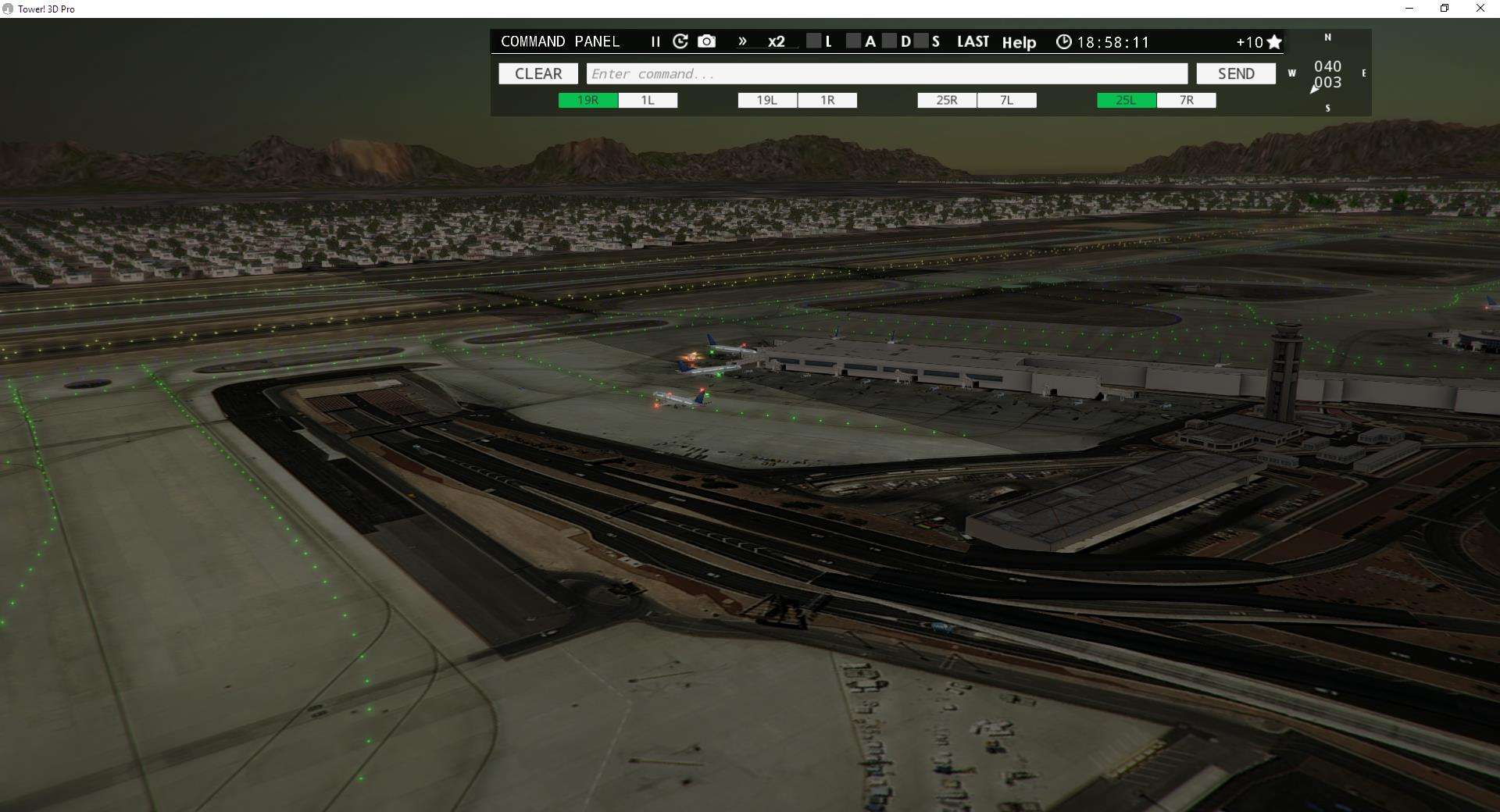Click the restart simulation icon
This screenshot has width=1500, height=812.
[680, 41]
